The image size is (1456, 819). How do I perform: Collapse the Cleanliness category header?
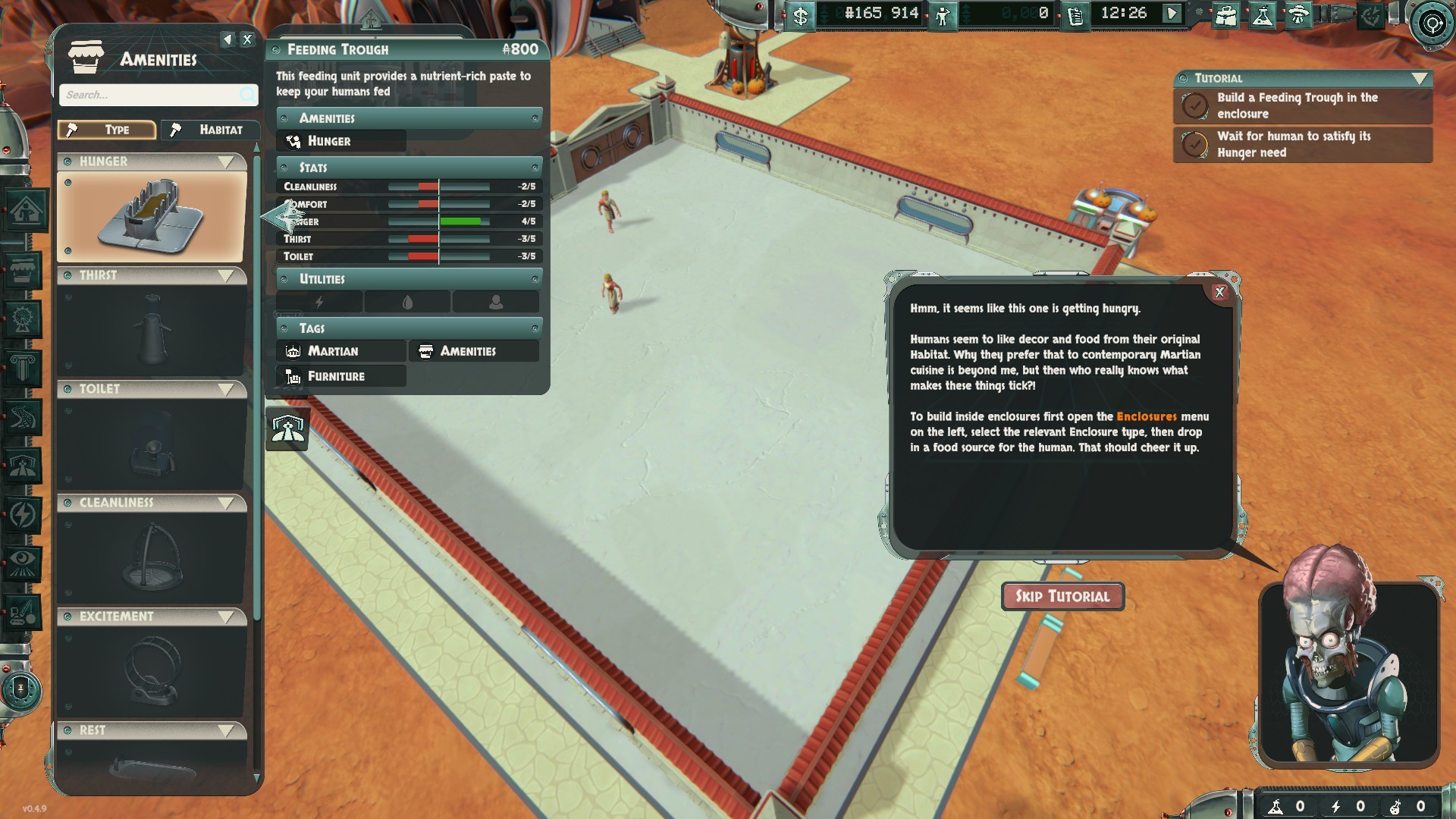pos(225,503)
